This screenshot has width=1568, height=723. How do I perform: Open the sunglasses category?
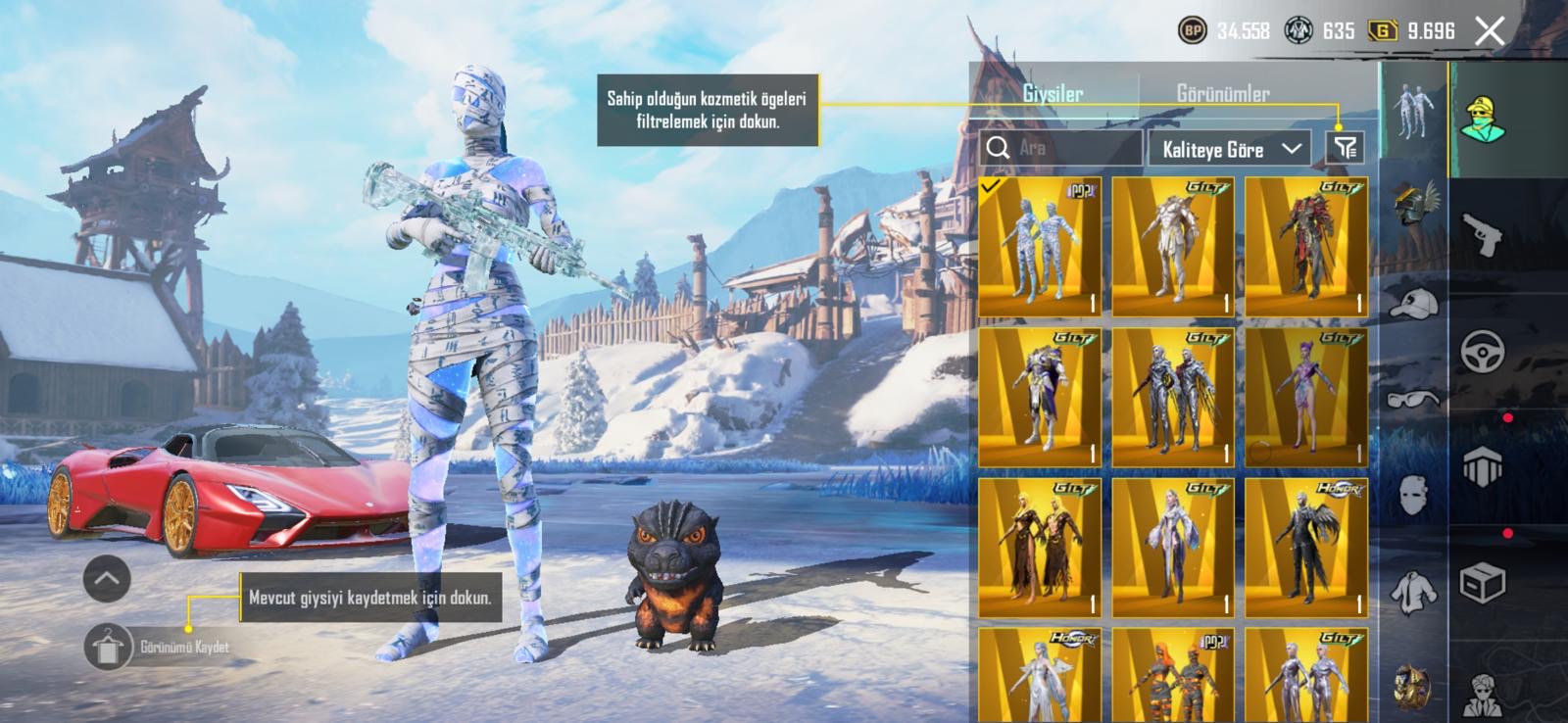1413,398
